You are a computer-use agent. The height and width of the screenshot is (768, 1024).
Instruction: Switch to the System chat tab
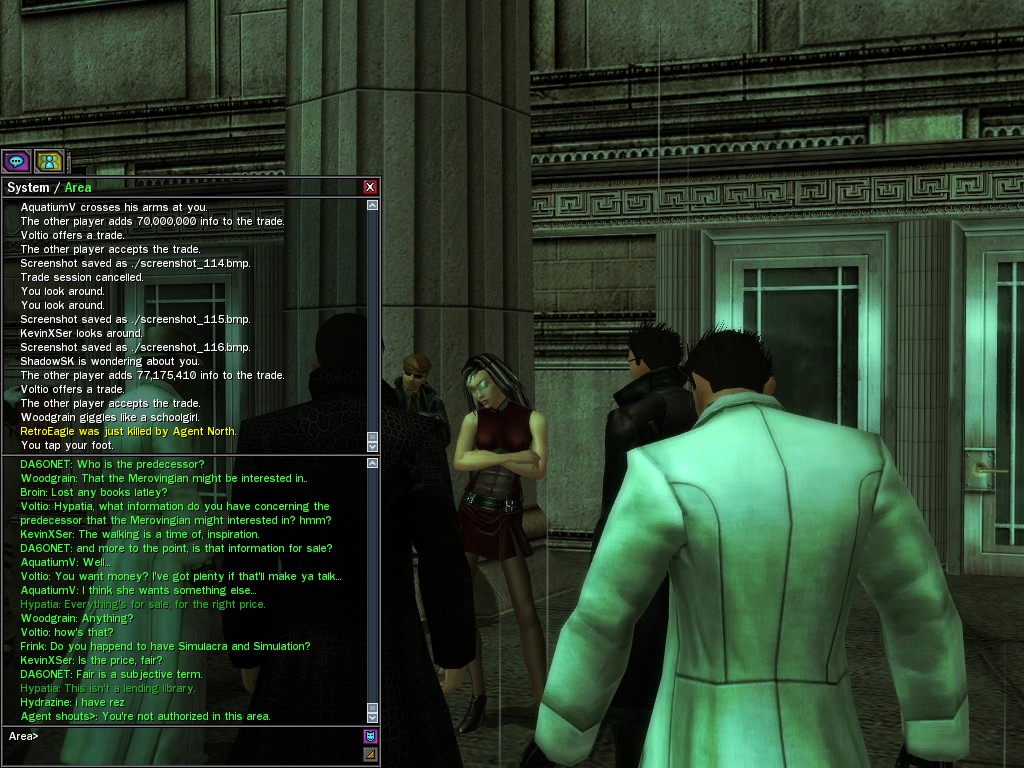click(27, 187)
